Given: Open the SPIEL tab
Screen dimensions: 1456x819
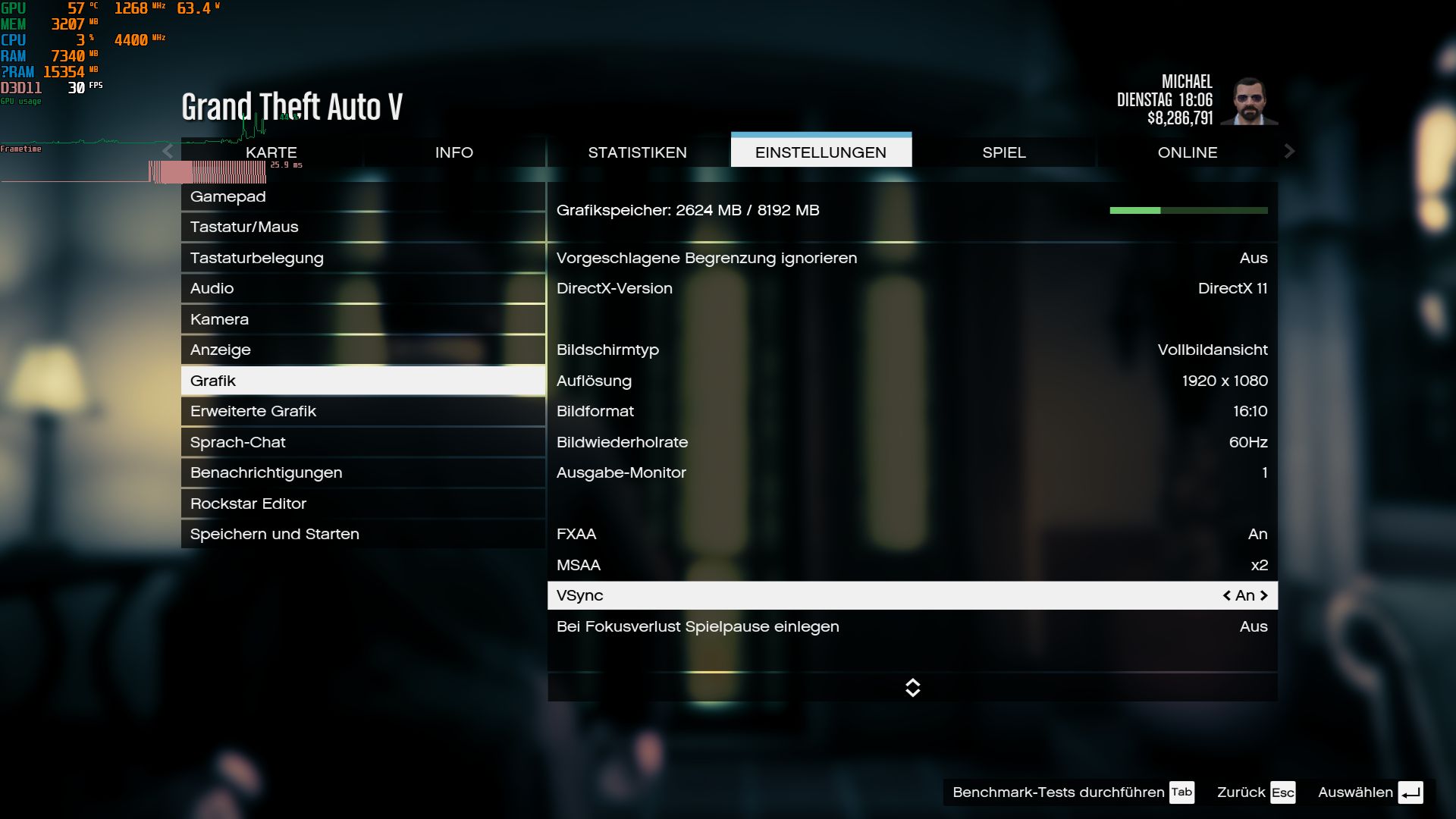Looking at the screenshot, I should [x=1004, y=152].
